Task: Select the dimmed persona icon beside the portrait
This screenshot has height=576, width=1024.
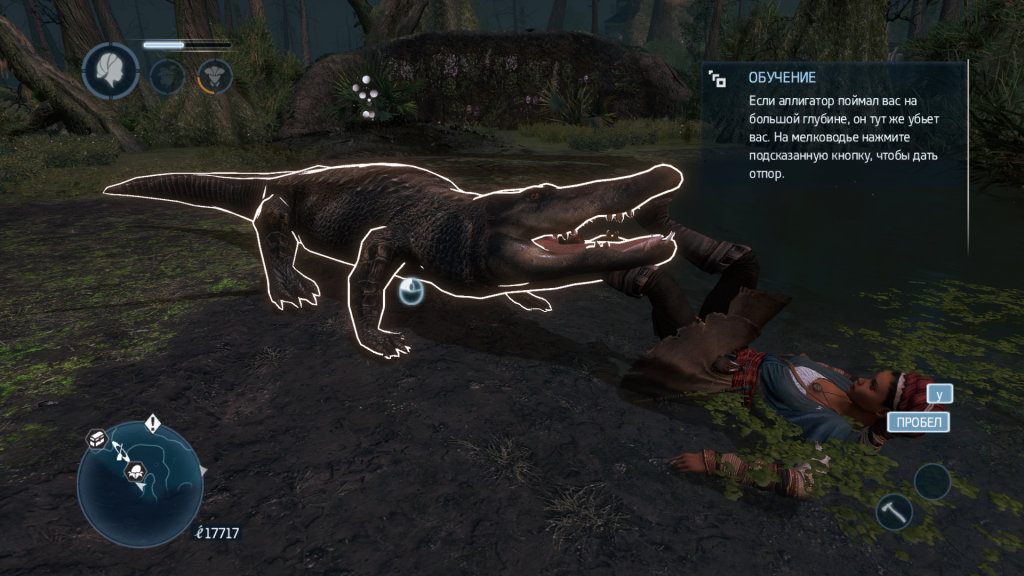Action: (167, 76)
